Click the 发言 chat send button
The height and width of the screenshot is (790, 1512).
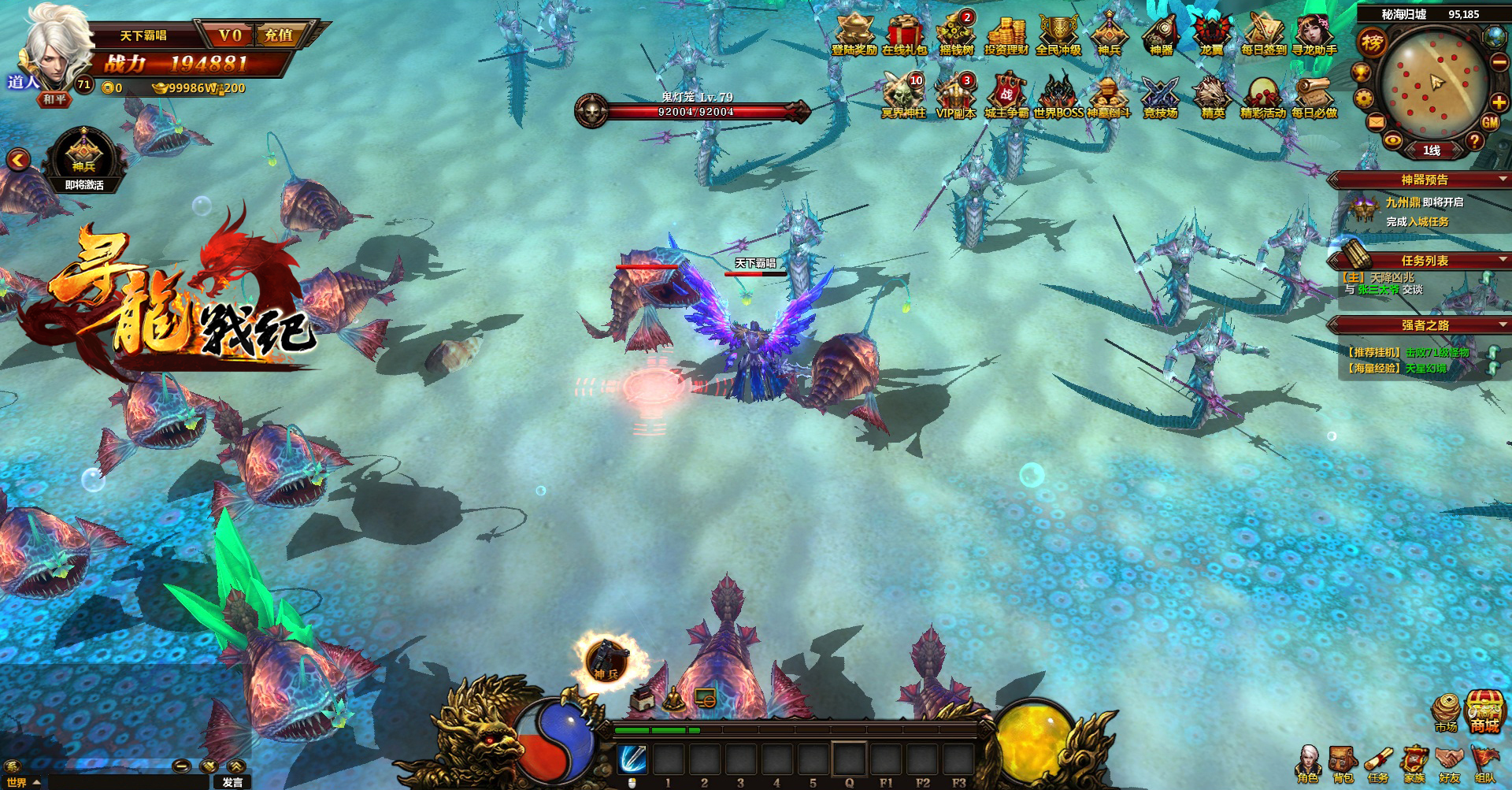tap(232, 782)
